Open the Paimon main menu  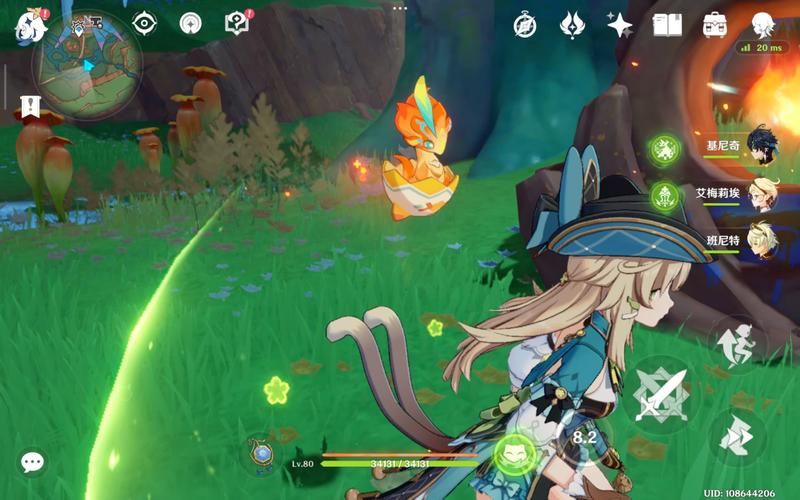pos(30,25)
